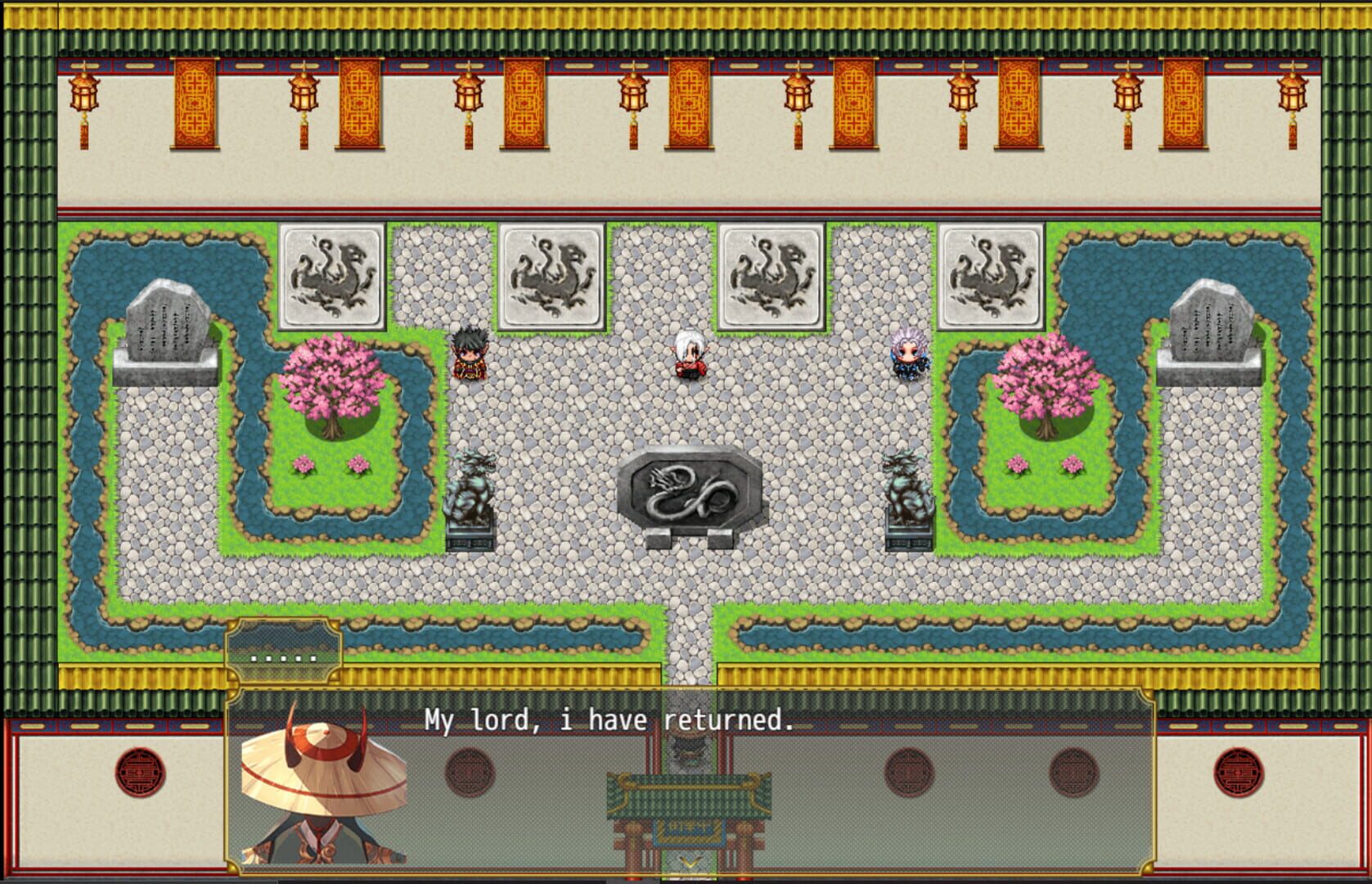This screenshot has width=1372, height=884.
Task: Click the leftmost dragon relief tile
Action: (331, 278)
